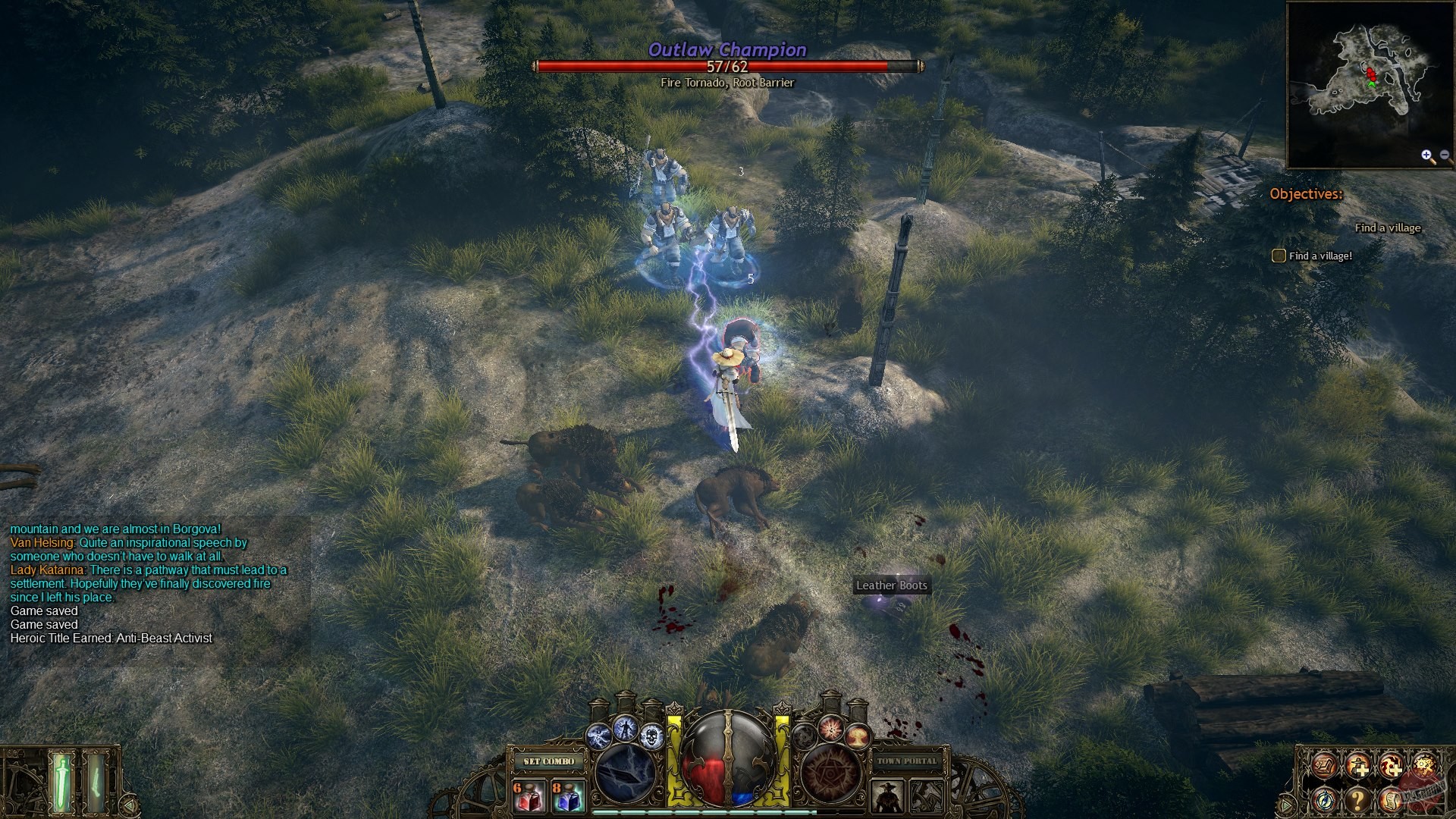The width and height of the screenshot is (1456, 819).
Task: Click the character sheet plus icon
Action: tap(1359, 766)
